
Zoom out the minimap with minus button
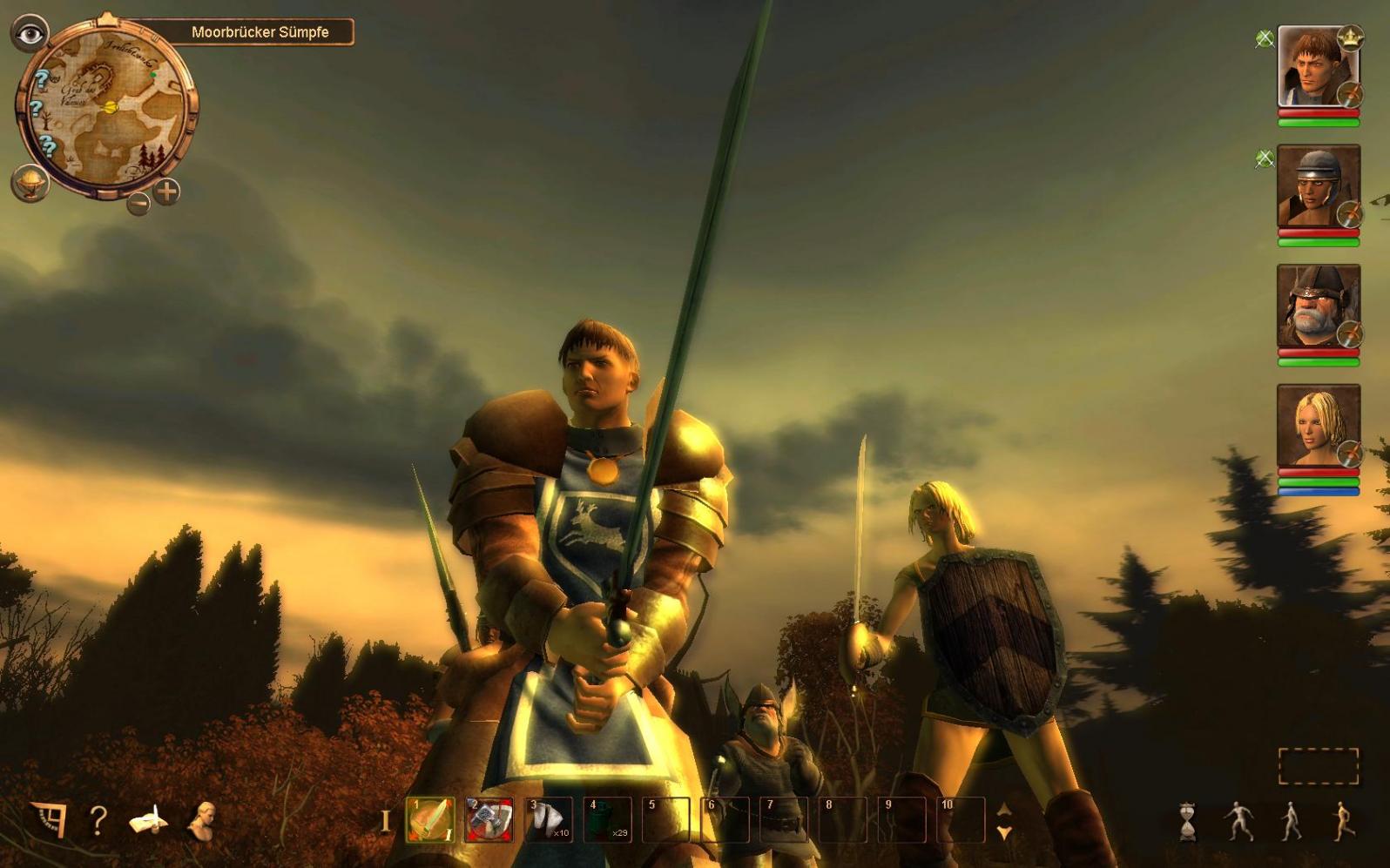point(138,204)
